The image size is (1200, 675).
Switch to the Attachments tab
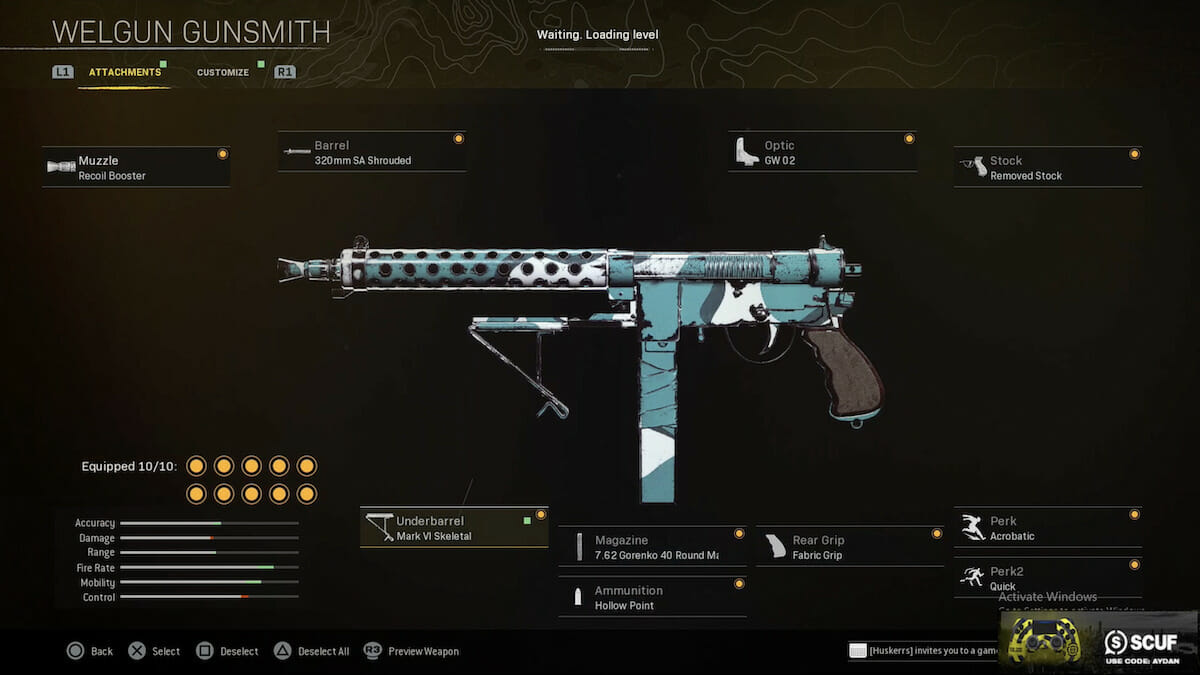(124, 73)
